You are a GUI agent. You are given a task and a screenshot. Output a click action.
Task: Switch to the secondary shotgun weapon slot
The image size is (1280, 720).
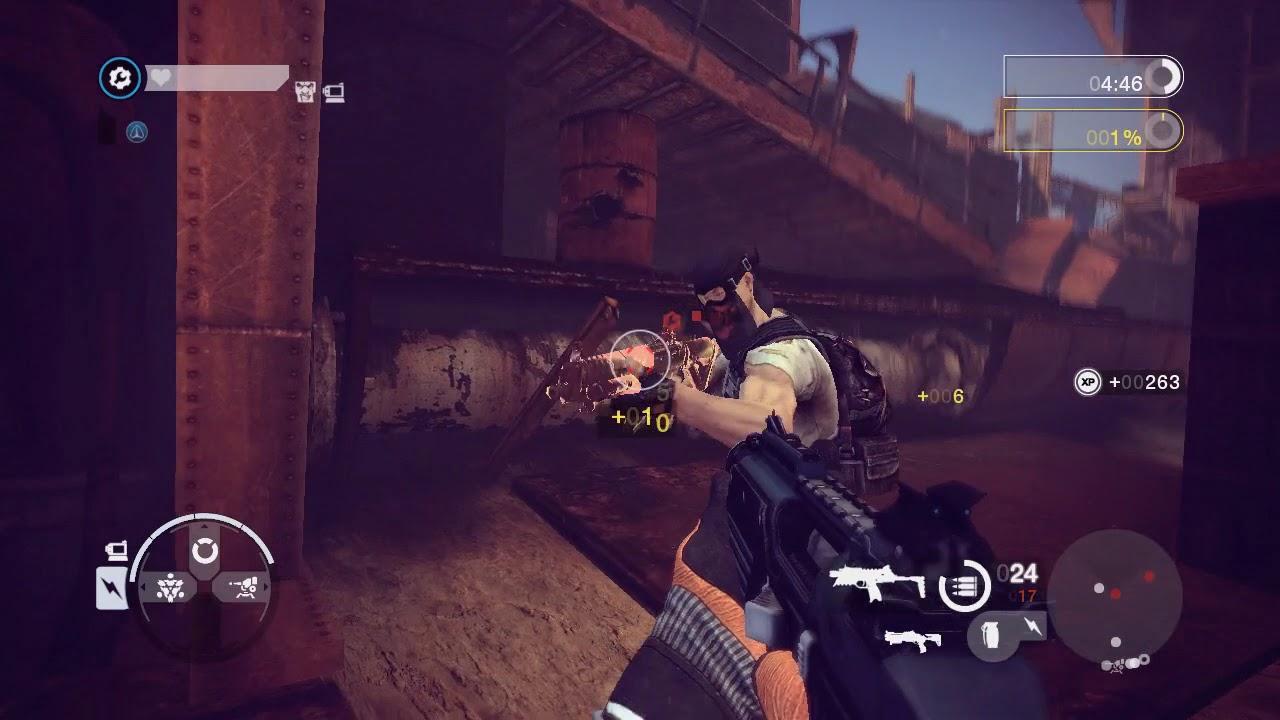click(913, 640)
